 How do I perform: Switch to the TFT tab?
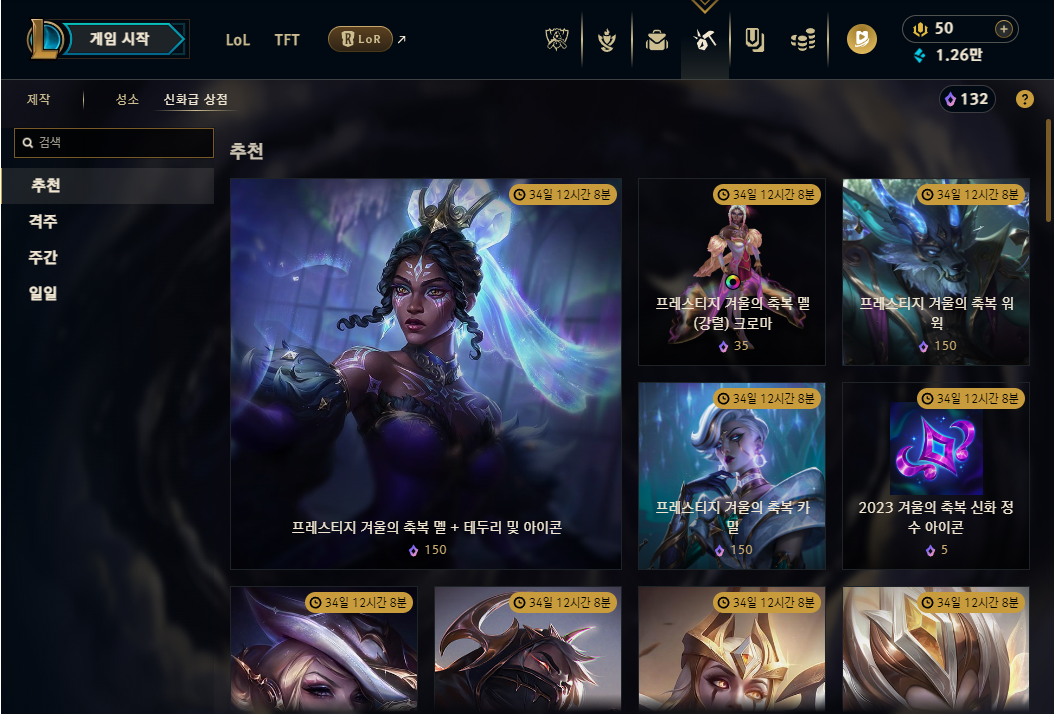point(287,40)
